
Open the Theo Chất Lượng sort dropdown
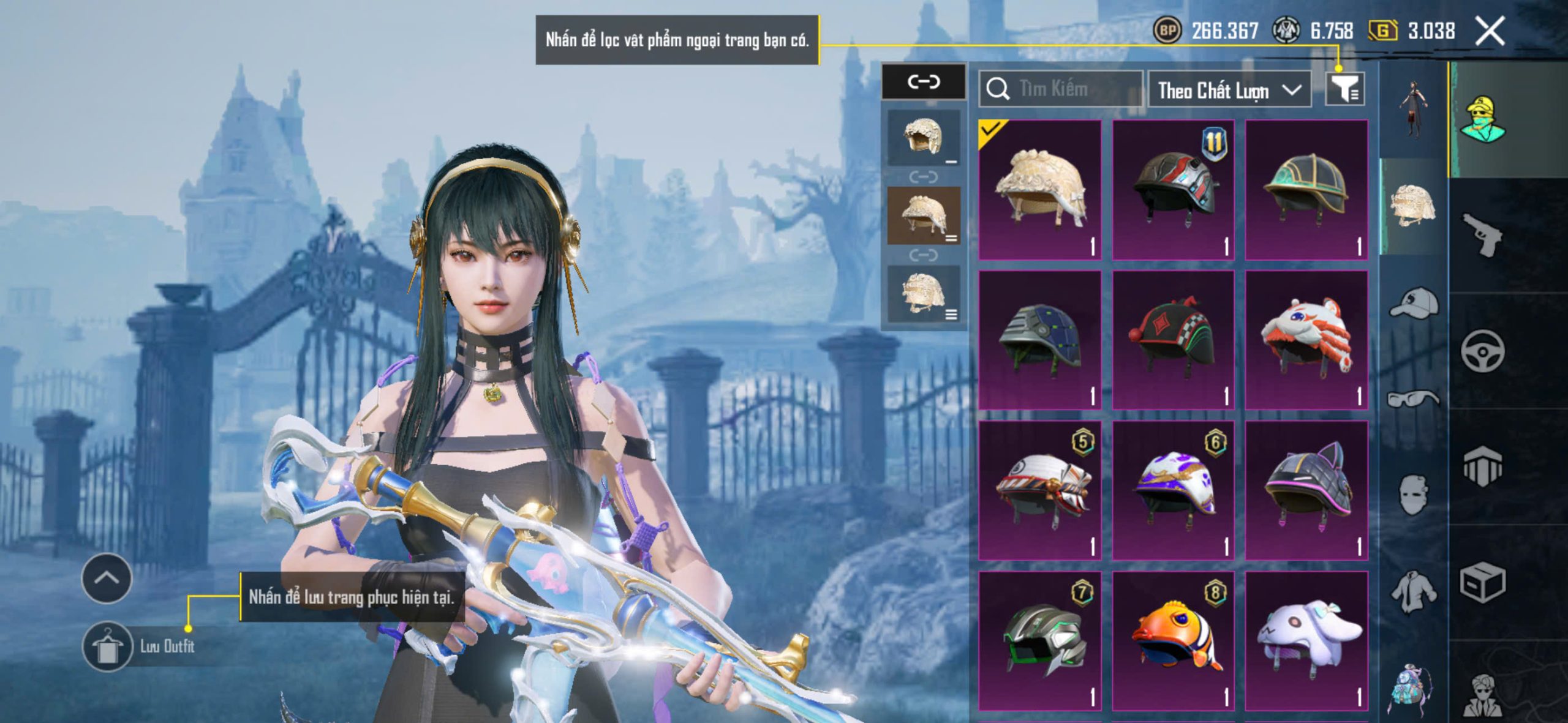(1229, 91)
